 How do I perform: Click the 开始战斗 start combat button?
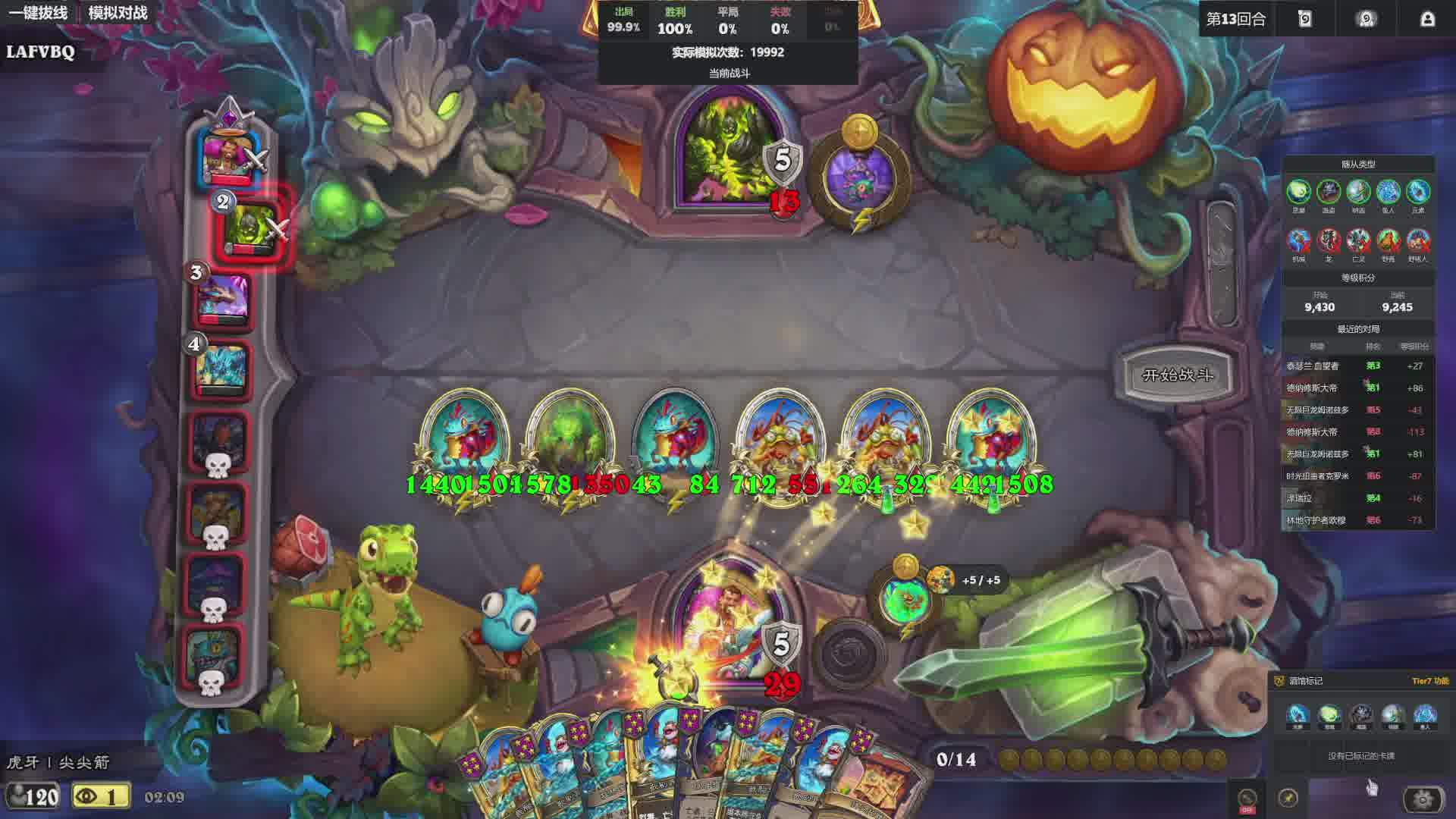(x=1176, y=375)
